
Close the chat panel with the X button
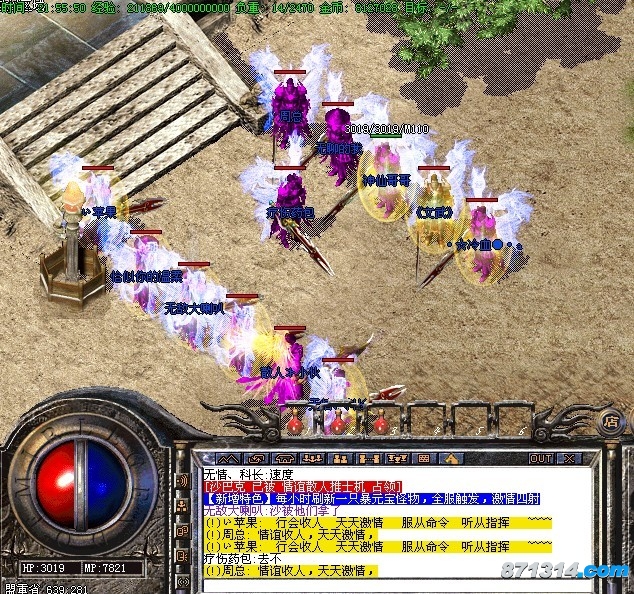click(x=569, y=458)
